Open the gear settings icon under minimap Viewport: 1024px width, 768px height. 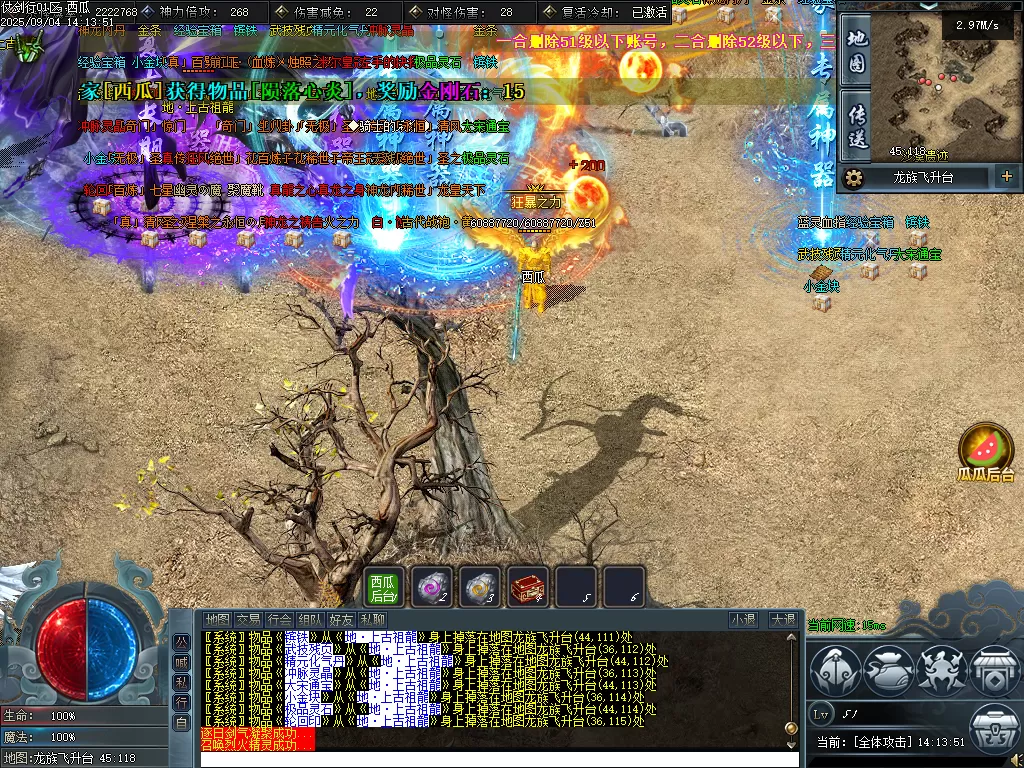853,178
